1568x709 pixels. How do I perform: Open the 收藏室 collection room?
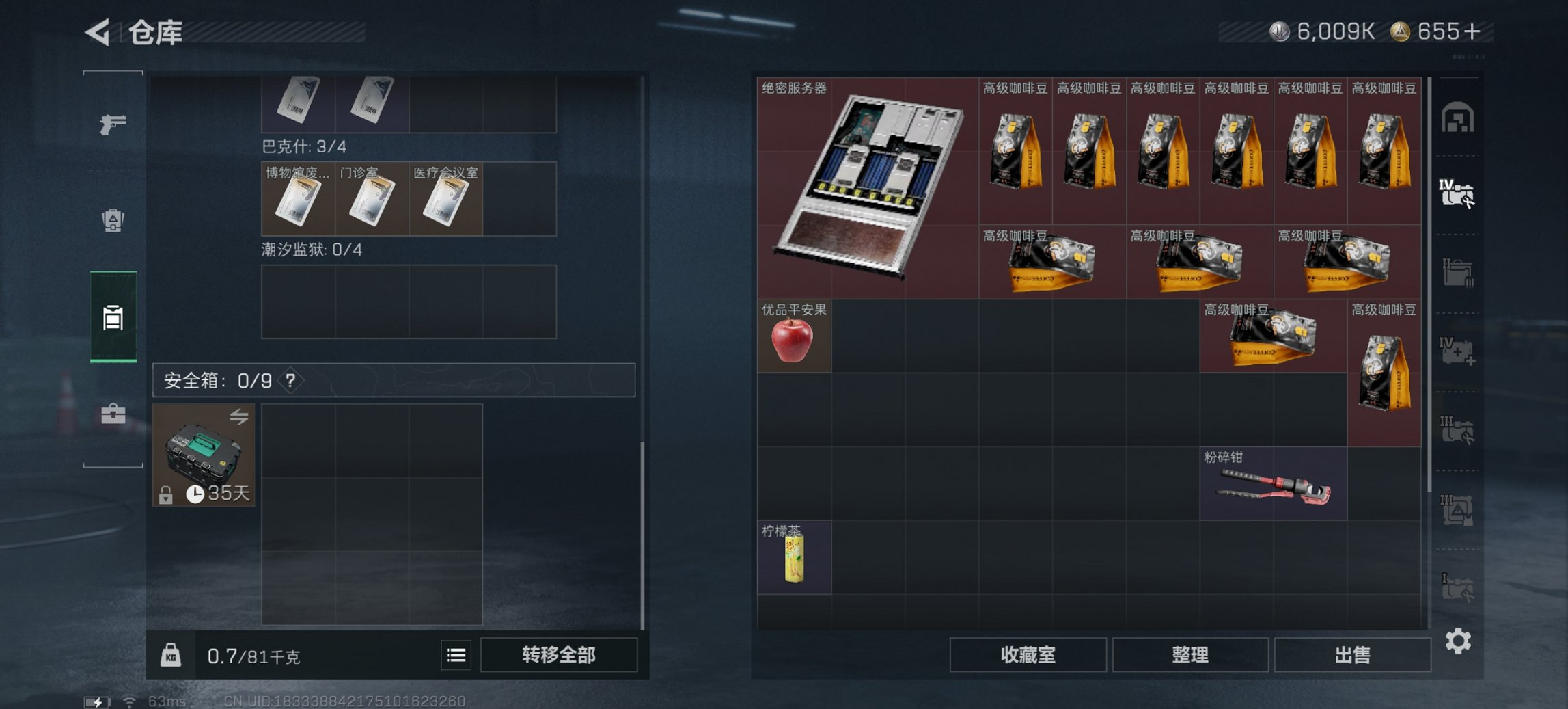pyautogui.click(x=1028, y=655)
